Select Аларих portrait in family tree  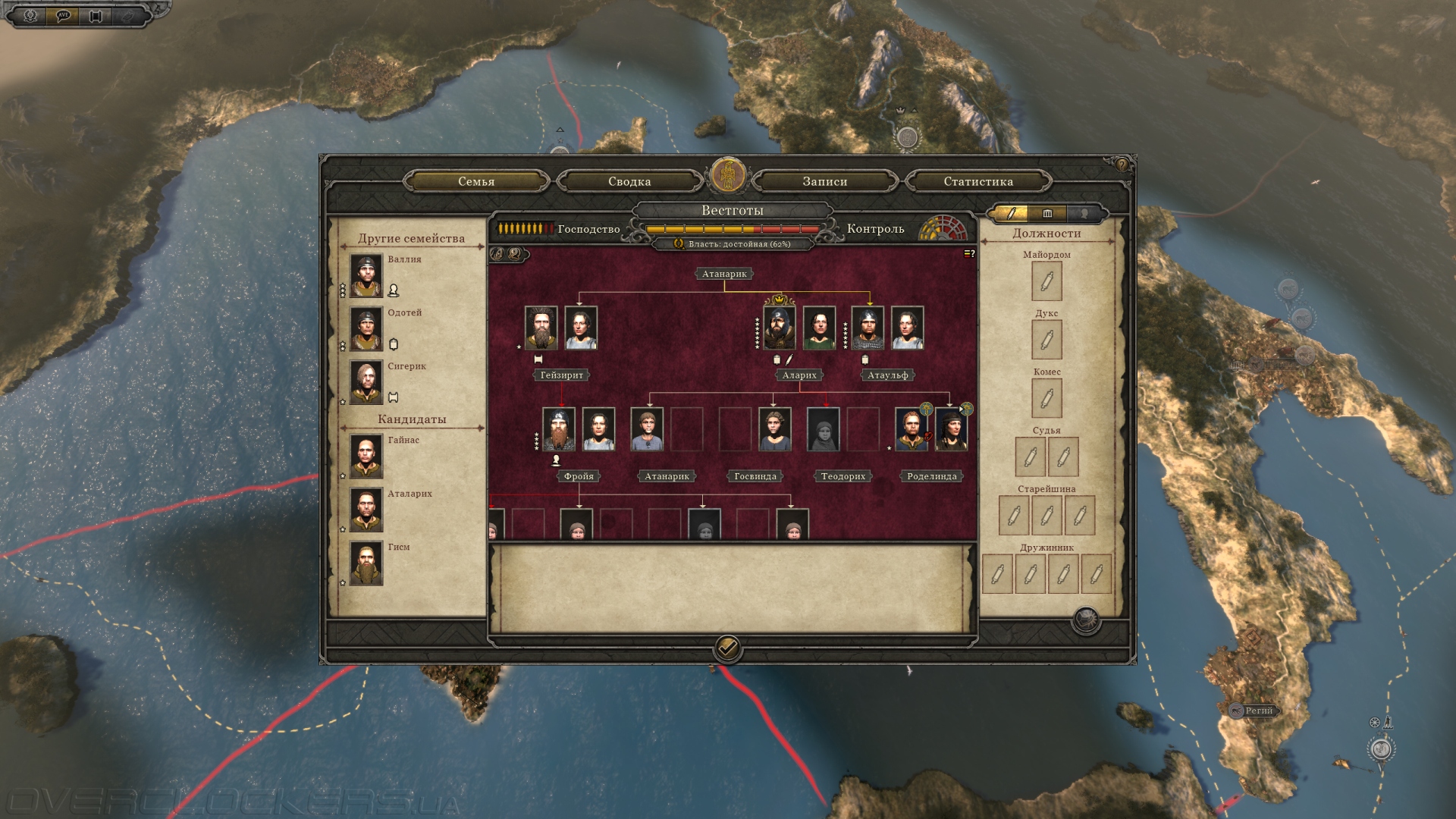[x=779, y=328]
